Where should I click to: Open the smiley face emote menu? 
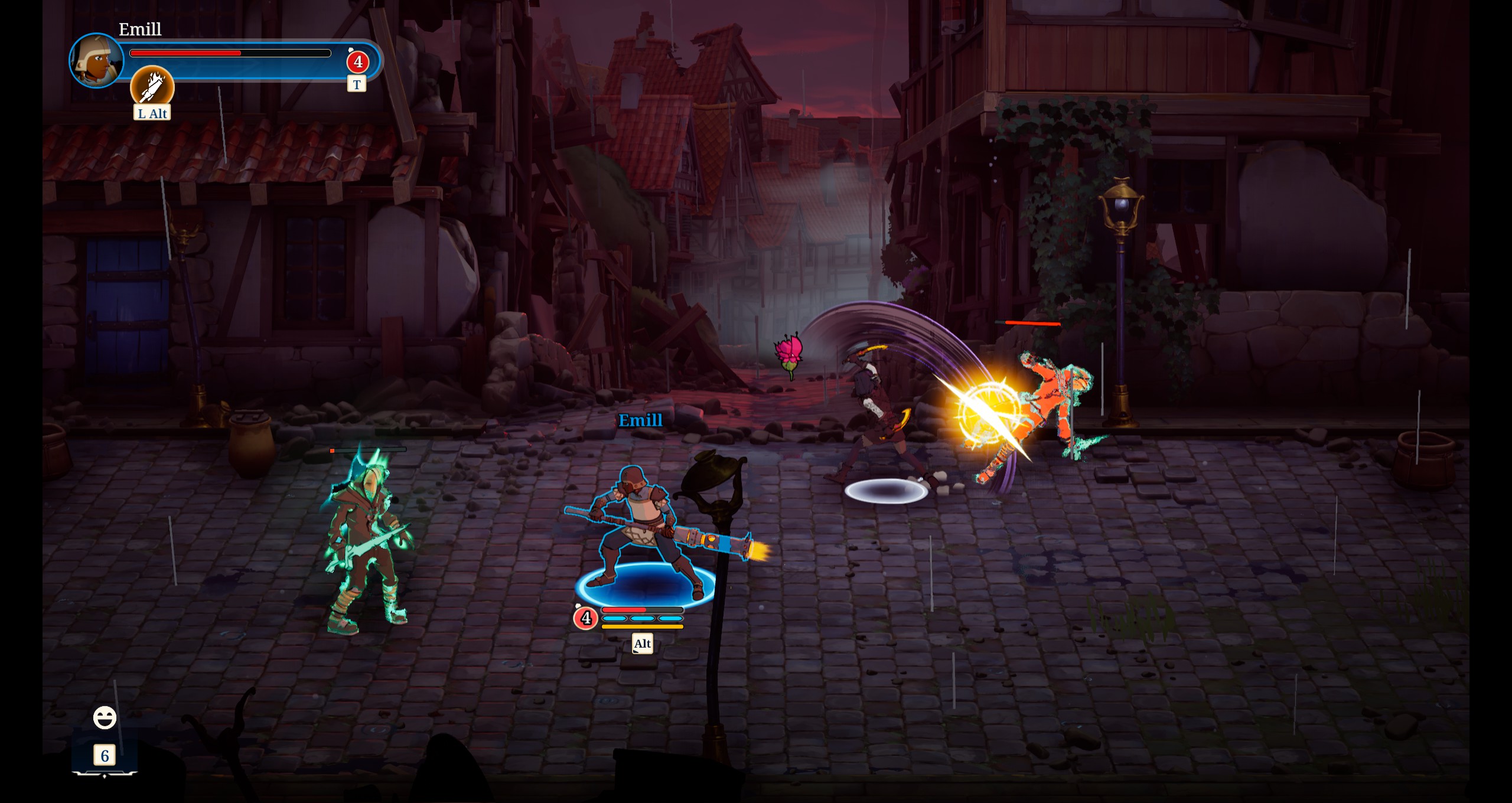[x=105, y=718]
